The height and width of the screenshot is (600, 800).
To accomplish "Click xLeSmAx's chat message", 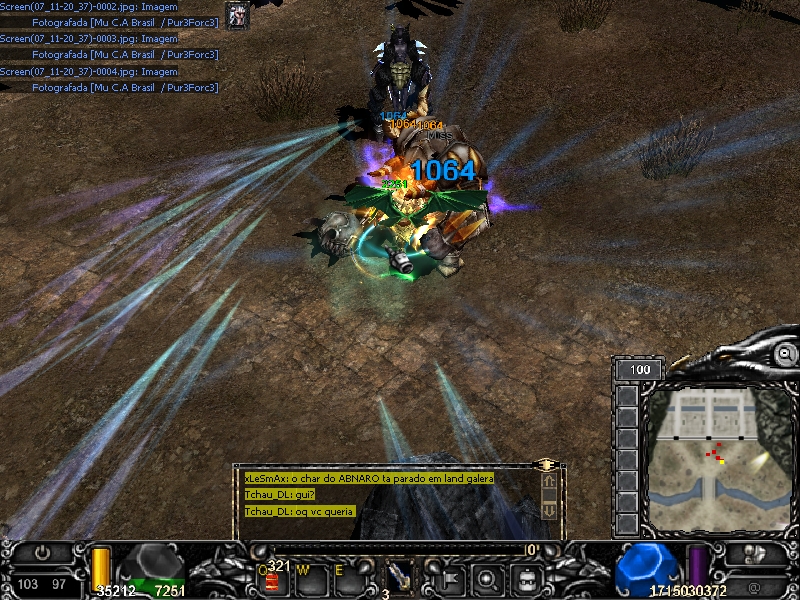I will pyautogui.click(x=370, y=478).
